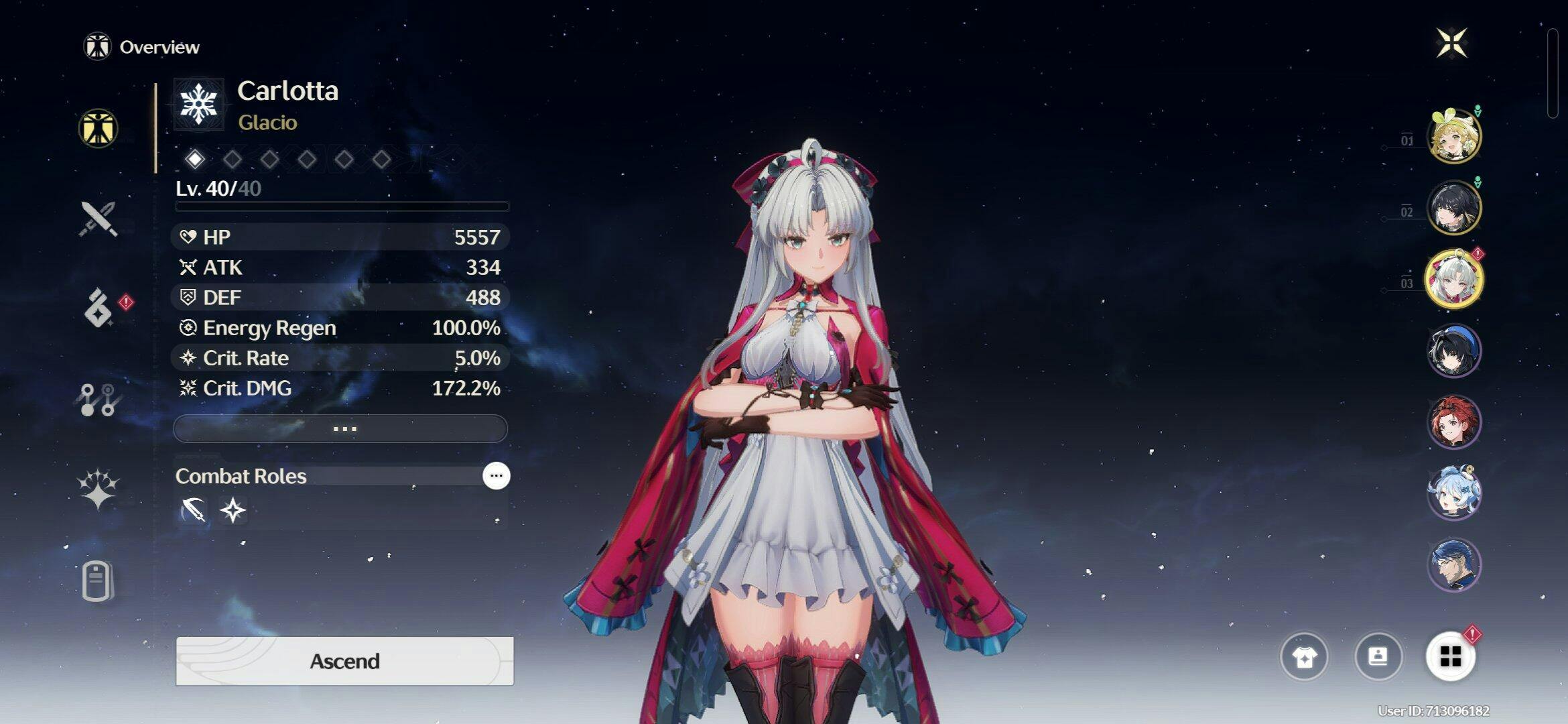The height and width of the screenshot is (724, 1568).
Task: Select the dark-haired character in slot 02
Action: (1453, 208)
